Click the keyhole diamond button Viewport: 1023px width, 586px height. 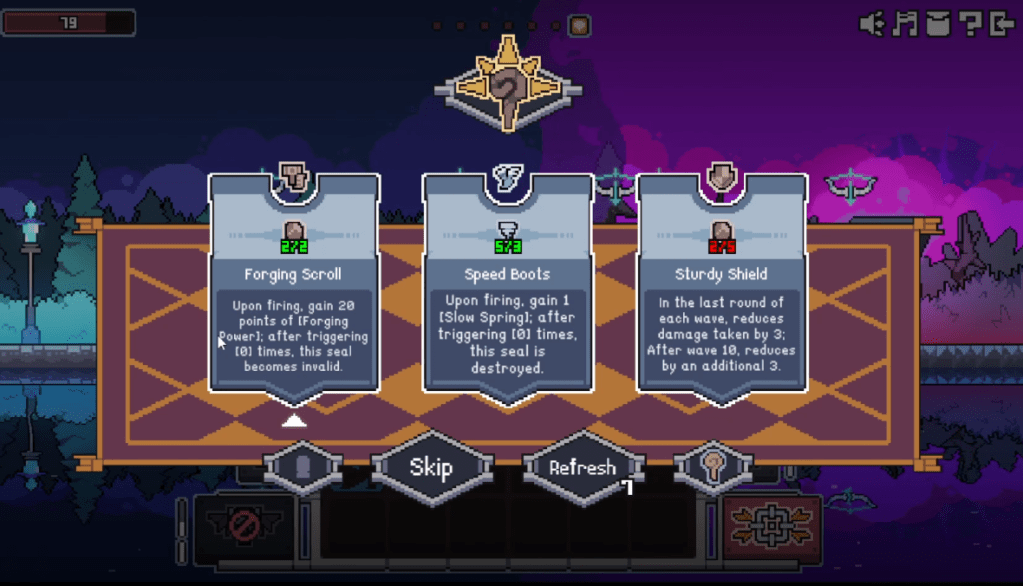(x=712, y=467)
